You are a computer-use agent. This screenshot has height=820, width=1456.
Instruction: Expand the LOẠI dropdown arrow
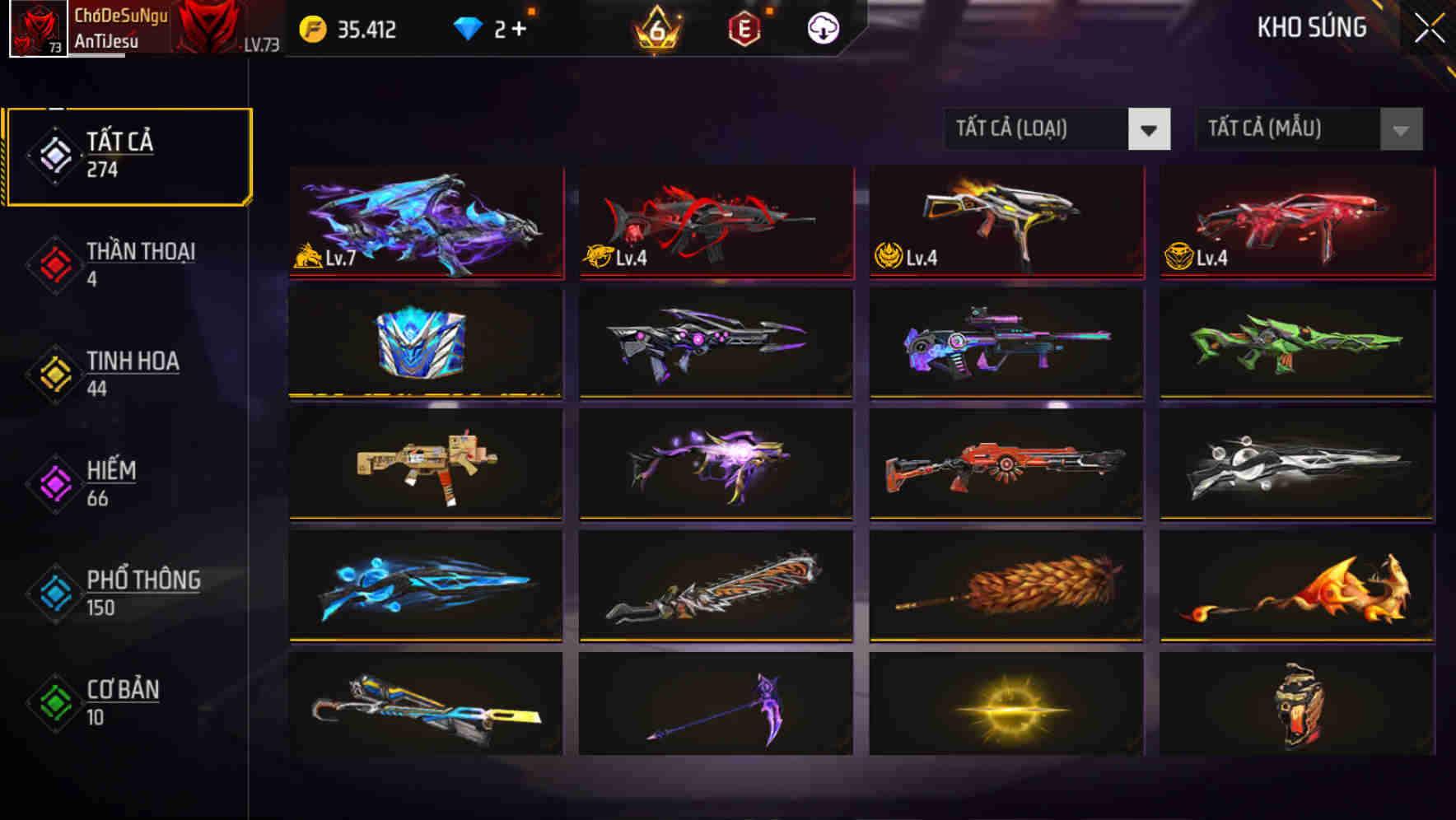(1150, 129)
